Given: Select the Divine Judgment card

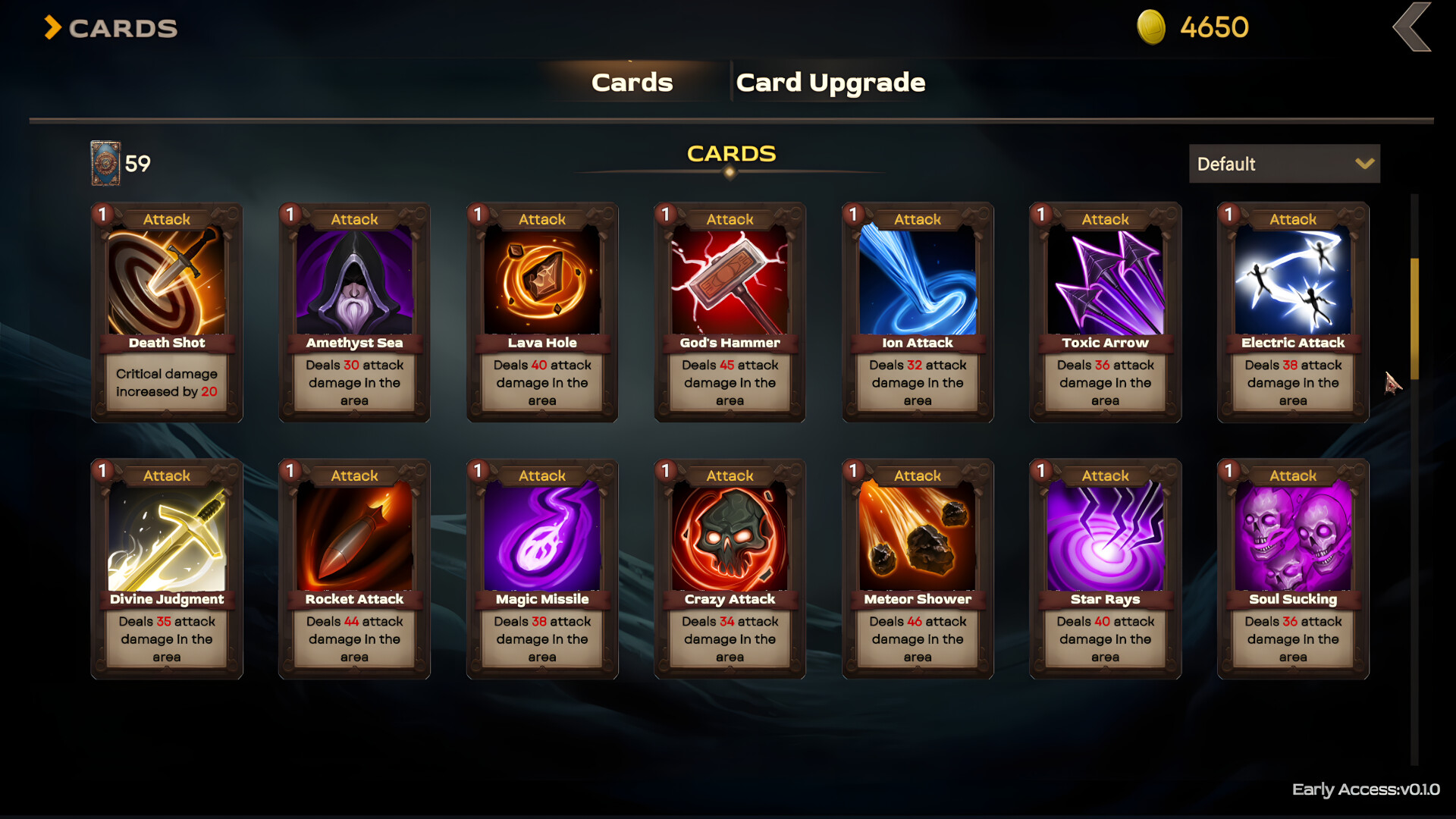Looking at the screenshot, I should 166,567.
